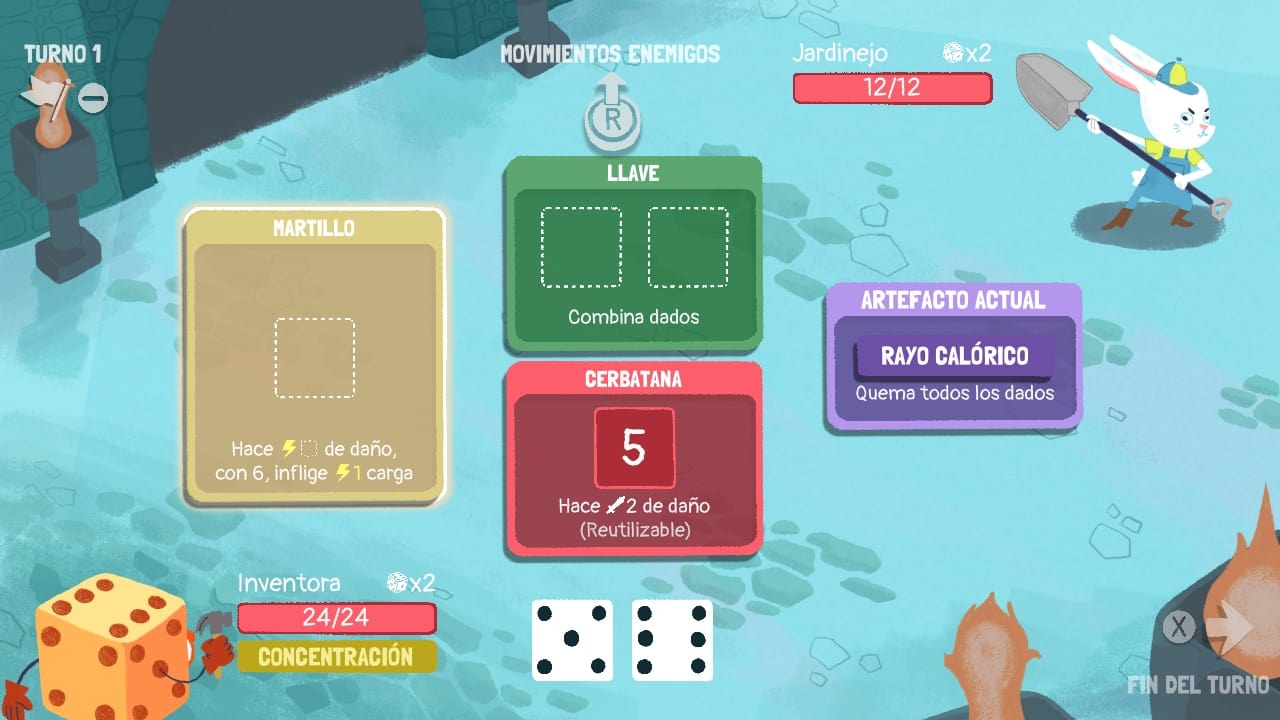
Task: Click Jardinejo's 12/12 health bar
Action: click(892, 88)
